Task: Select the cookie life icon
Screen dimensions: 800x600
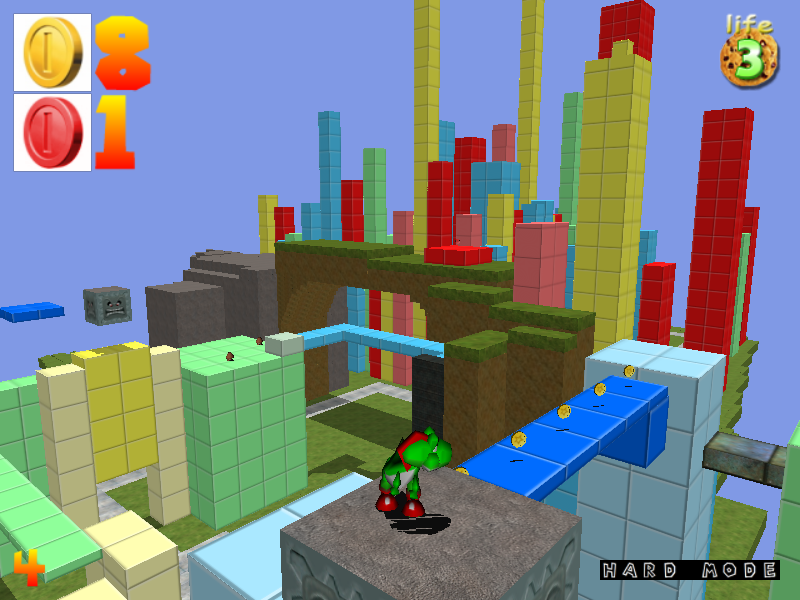Action: tap(749, 57)
